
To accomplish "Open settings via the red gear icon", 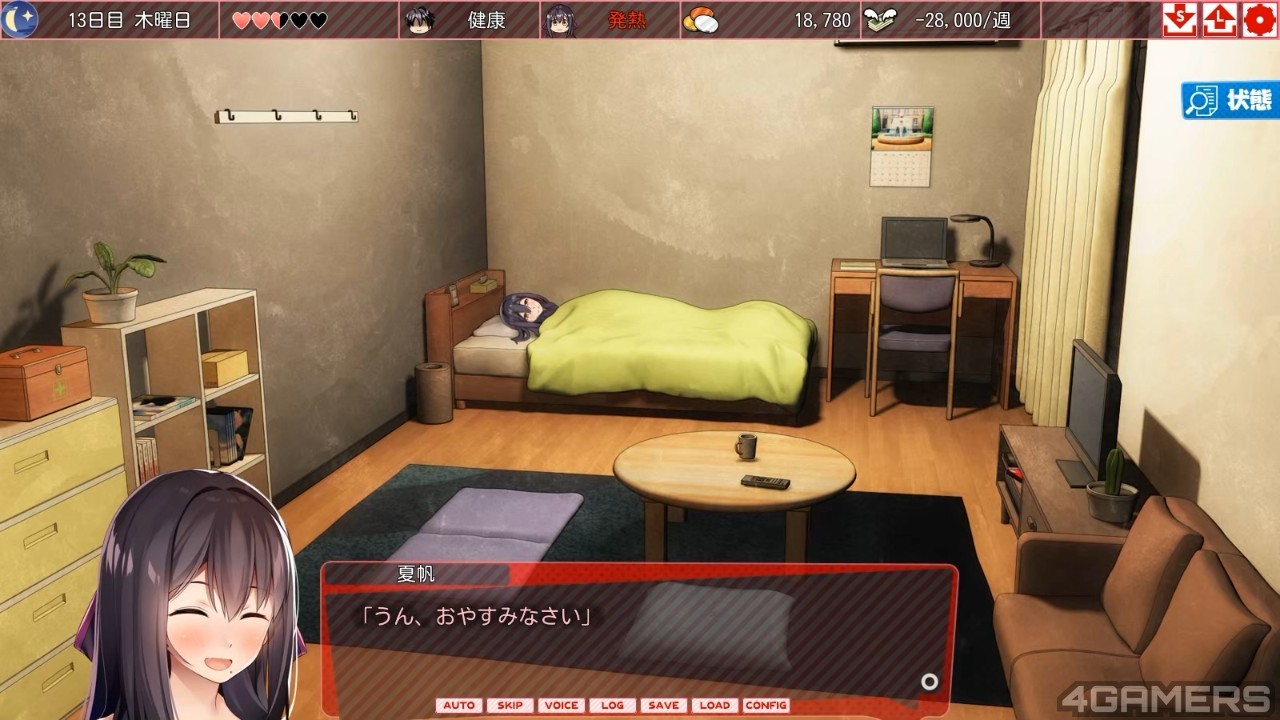I will click(1258, 20).
